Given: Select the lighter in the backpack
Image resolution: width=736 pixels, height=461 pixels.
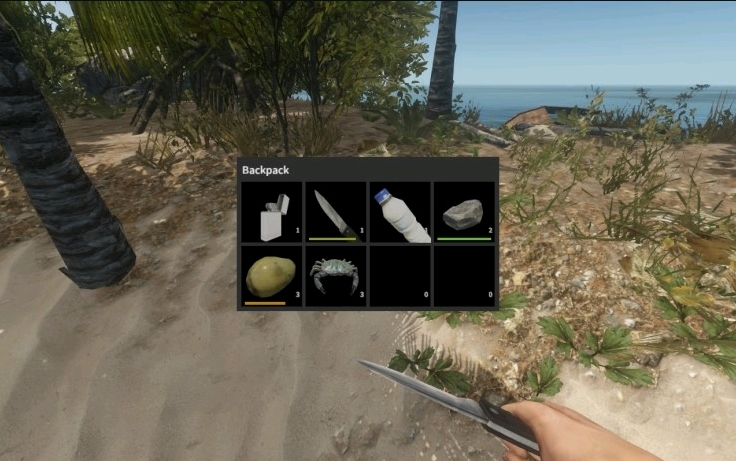Looking at the screenshot, I should 272,212.
